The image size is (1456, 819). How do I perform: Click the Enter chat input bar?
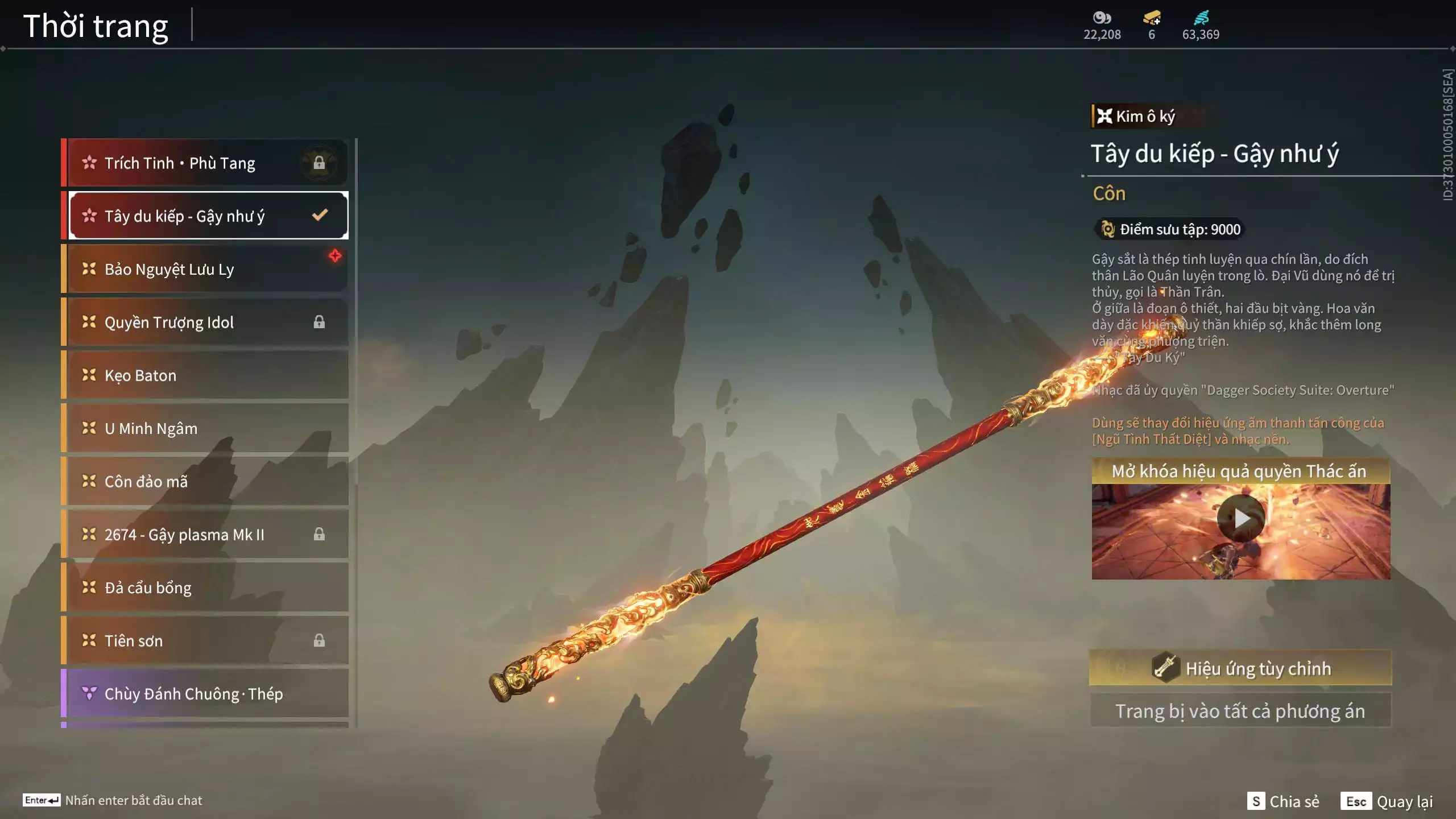[114, 800]
